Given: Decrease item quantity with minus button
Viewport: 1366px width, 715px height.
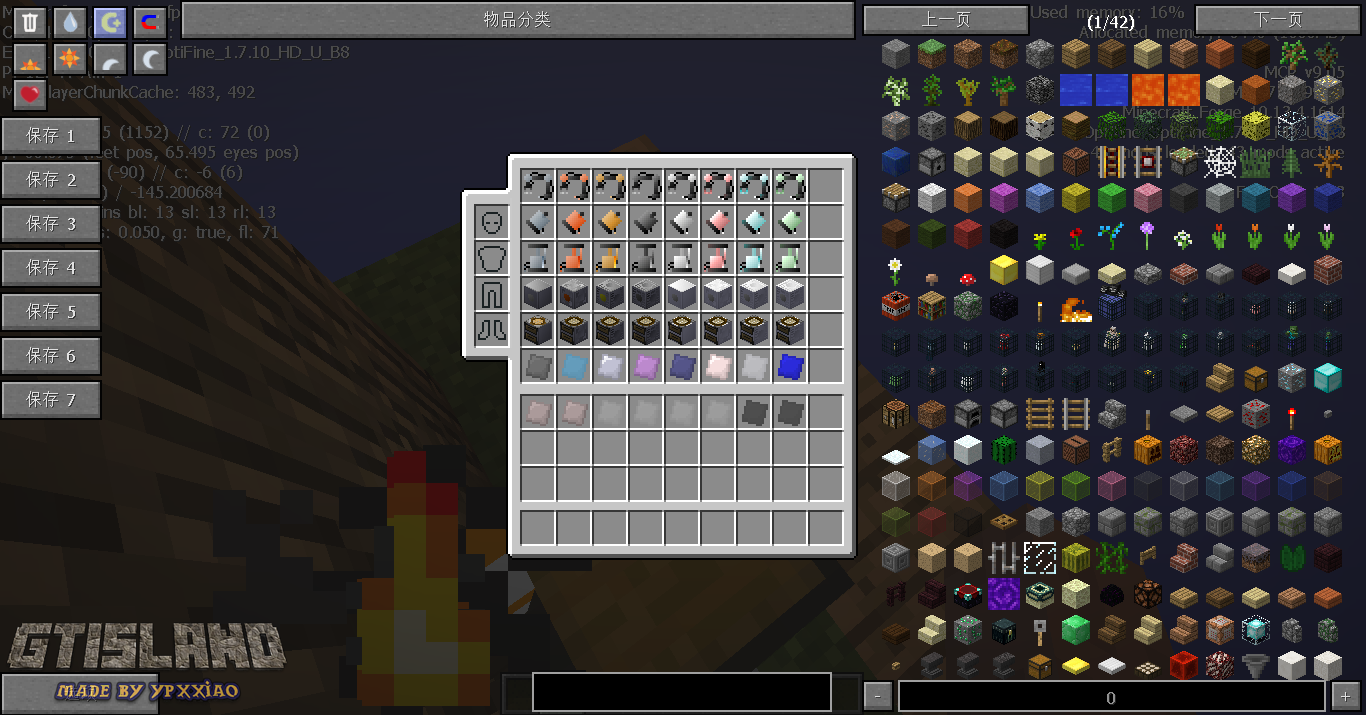Looking at the screenshot, I should click(x=877, y=697).
